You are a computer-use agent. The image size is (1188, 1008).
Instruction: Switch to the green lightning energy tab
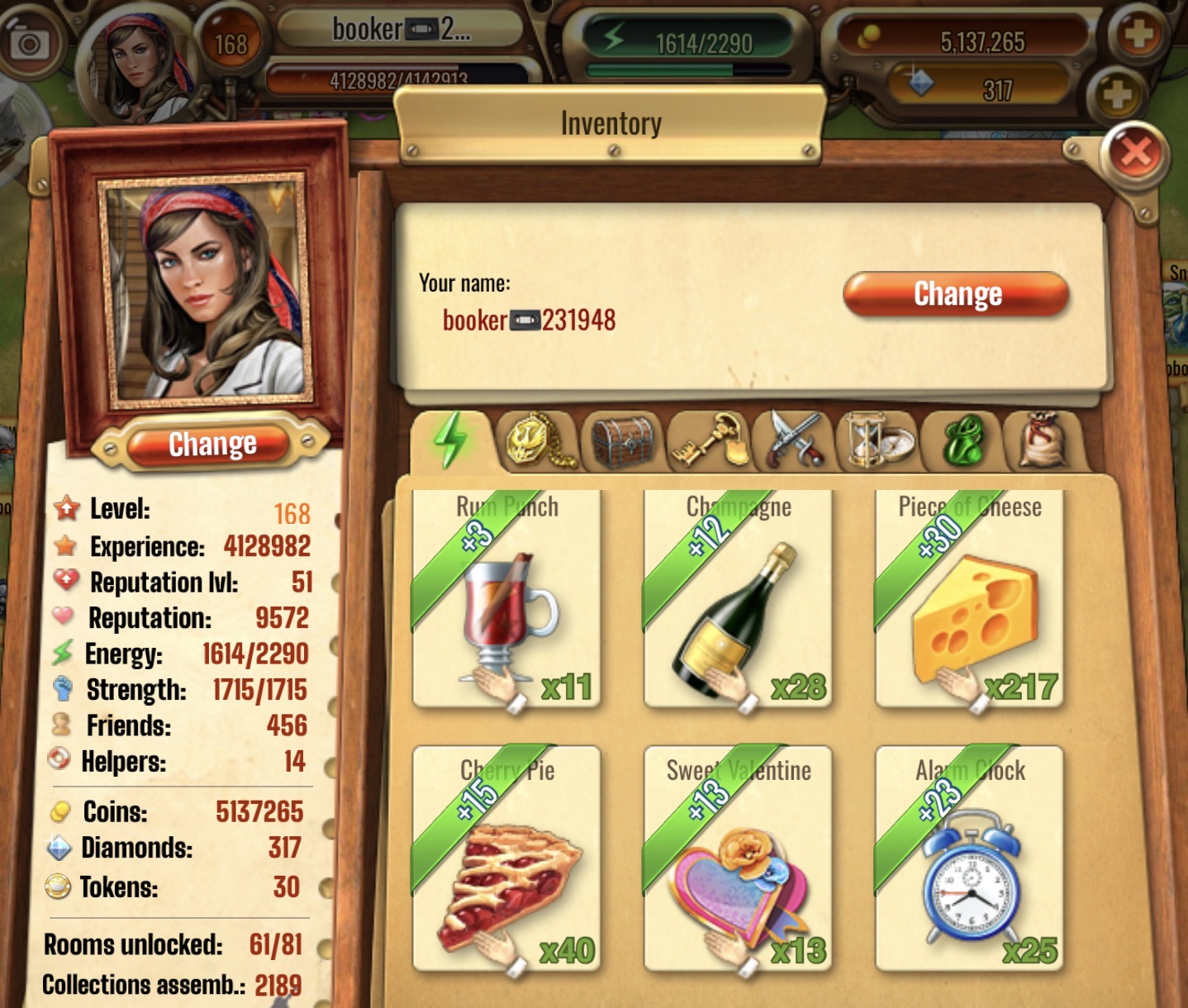pos(451,440)
